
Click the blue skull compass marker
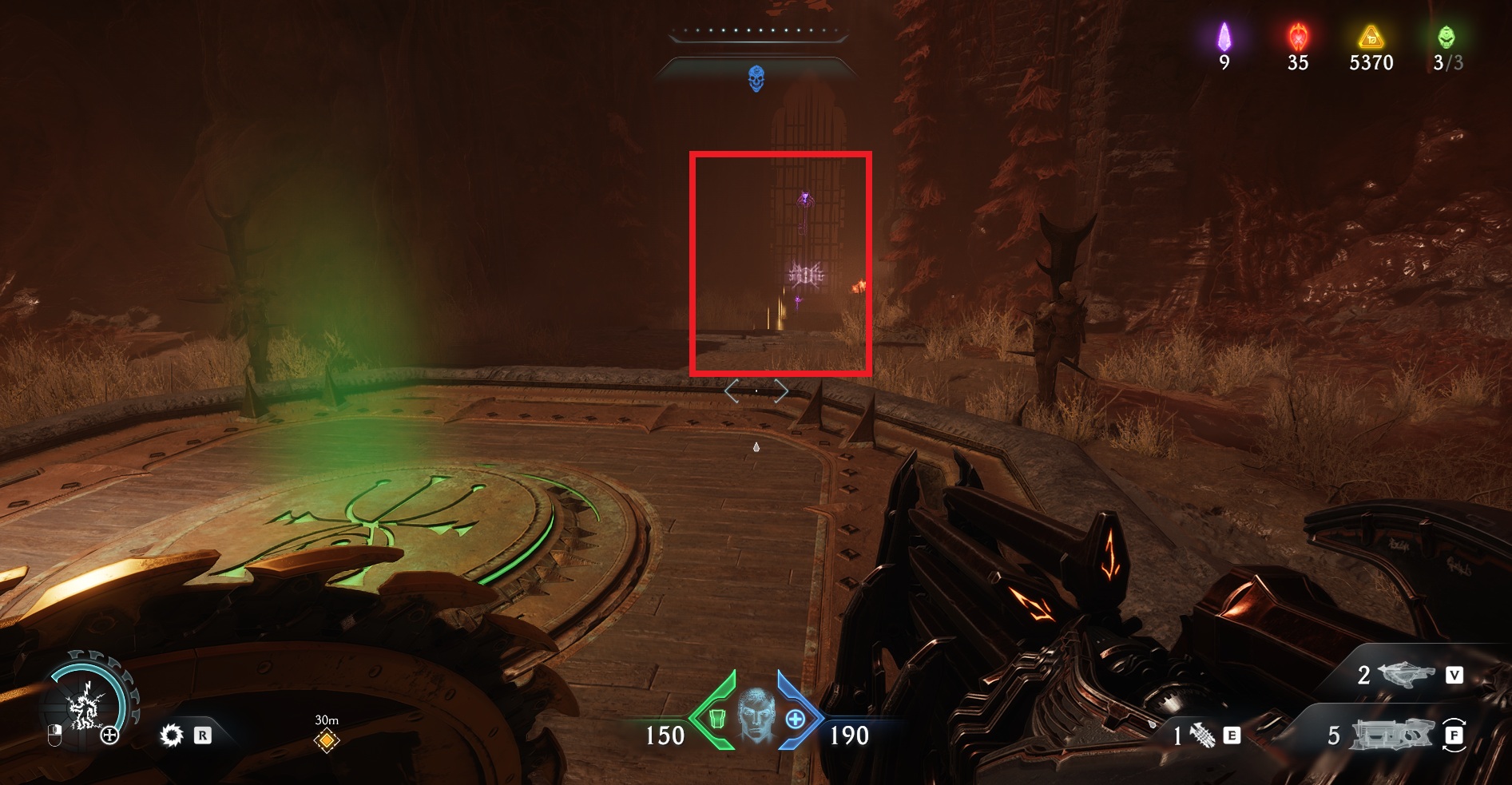pos(756,79)
